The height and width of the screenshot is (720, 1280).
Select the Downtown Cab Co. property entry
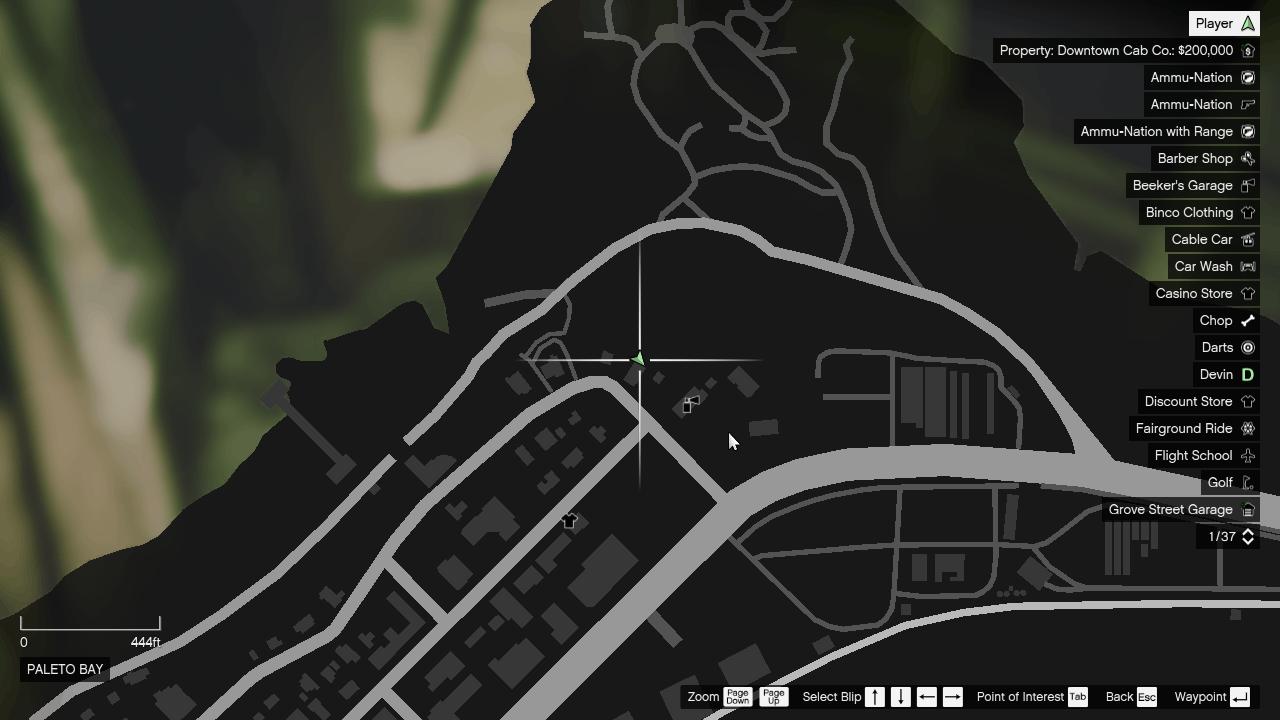[x=1120, y=50]
